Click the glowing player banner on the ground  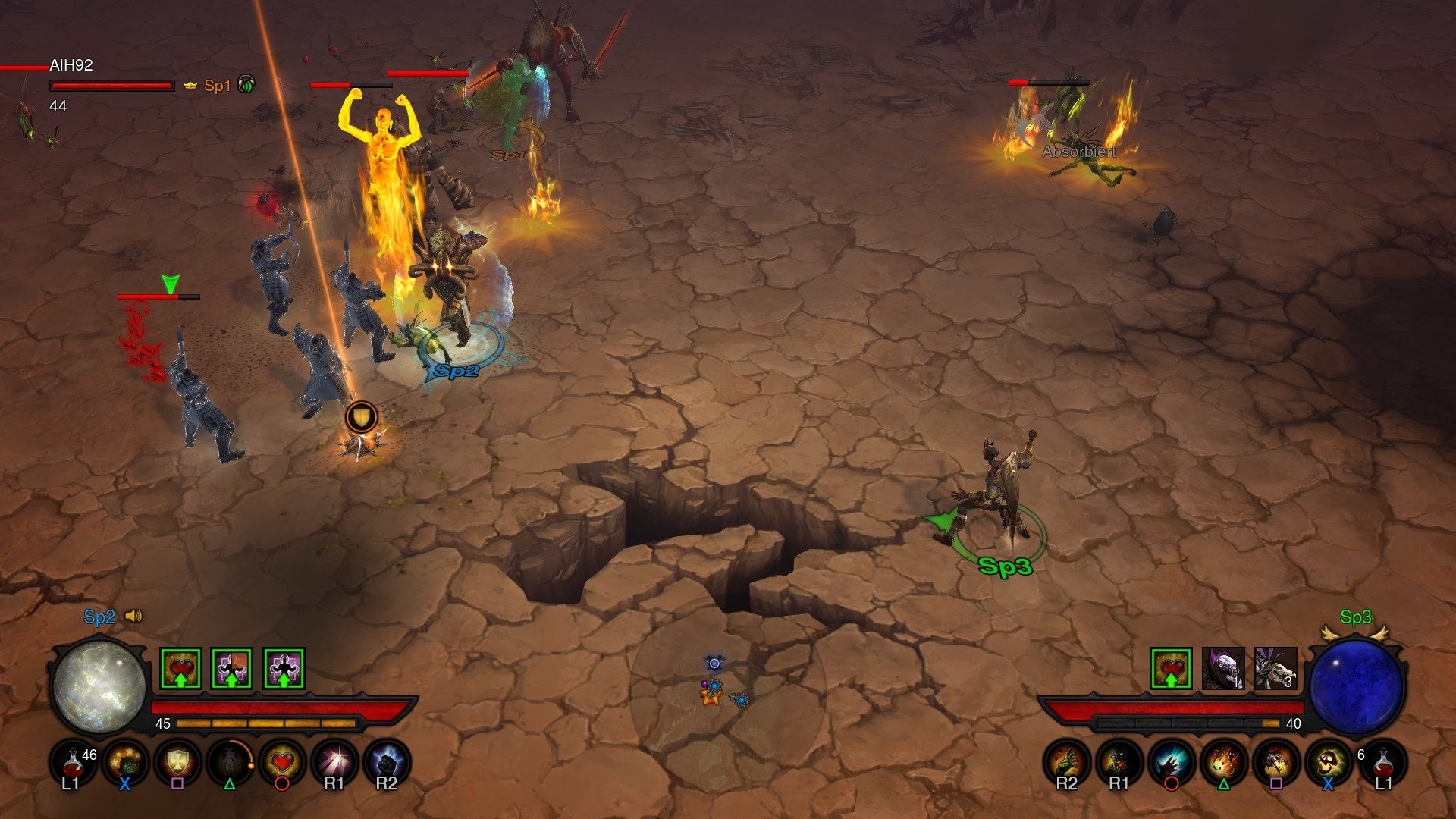[x=360, y=417]
